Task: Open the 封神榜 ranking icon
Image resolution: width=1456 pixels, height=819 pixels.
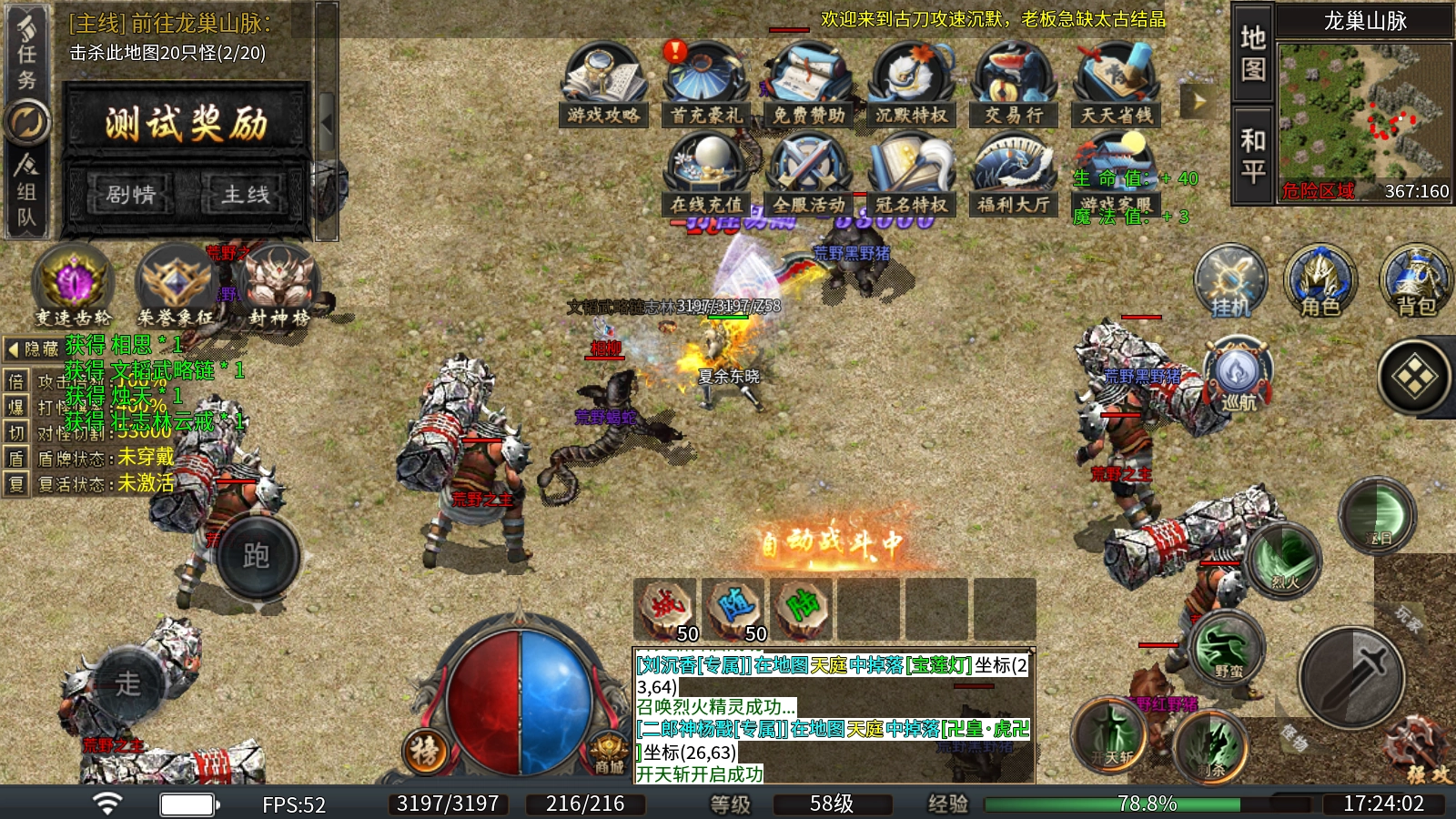Action: click(x=280, y=286)
